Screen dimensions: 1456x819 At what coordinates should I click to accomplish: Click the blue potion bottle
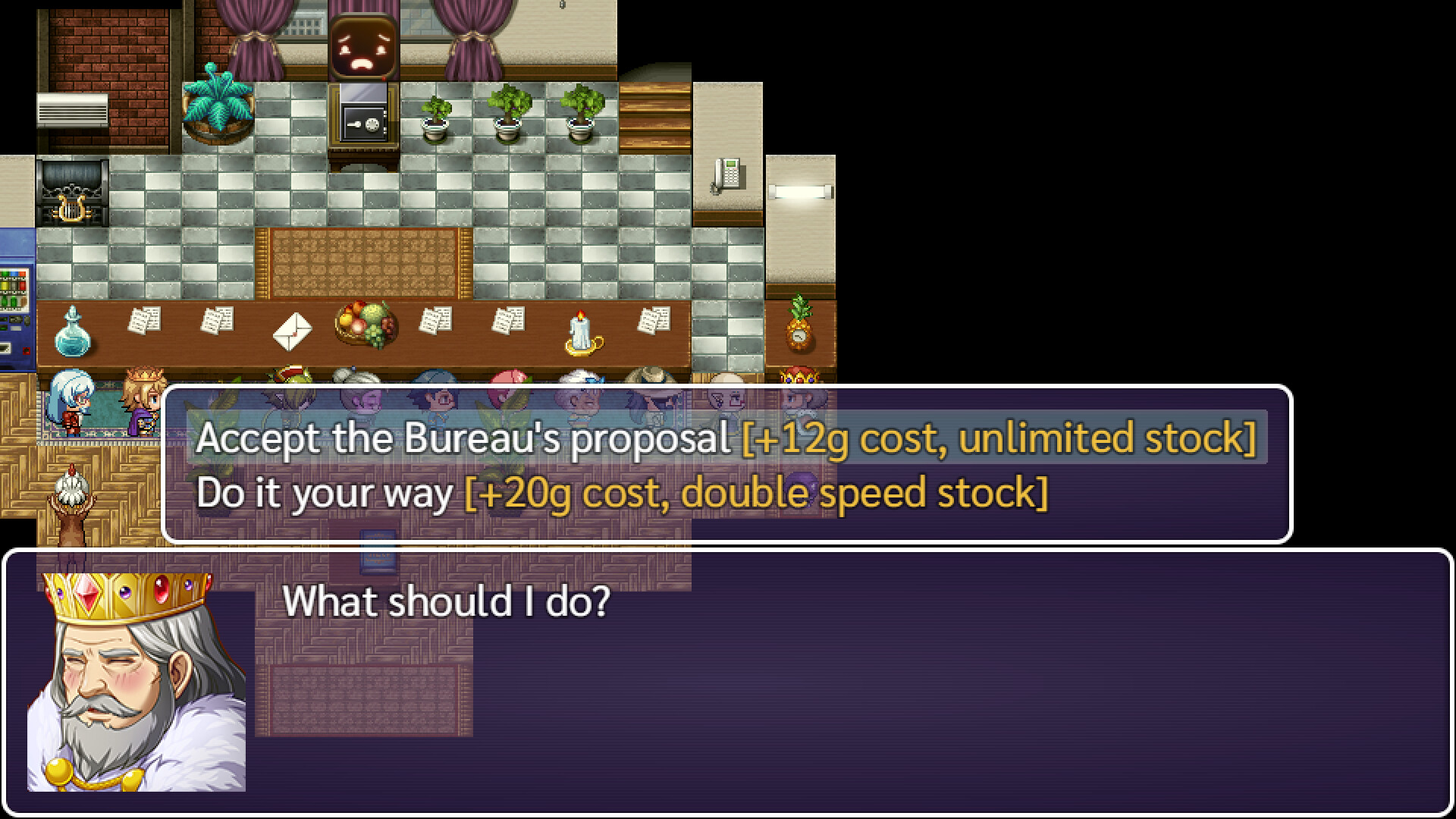[x=73, y=334]
